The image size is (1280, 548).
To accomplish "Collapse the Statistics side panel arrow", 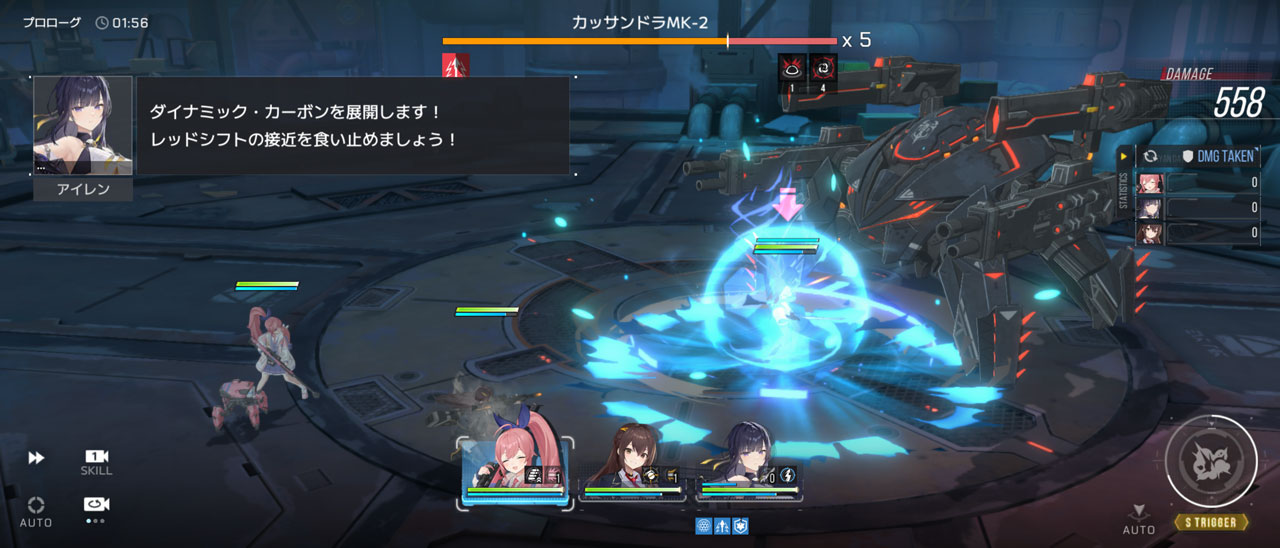I will tap(1124, 157).
